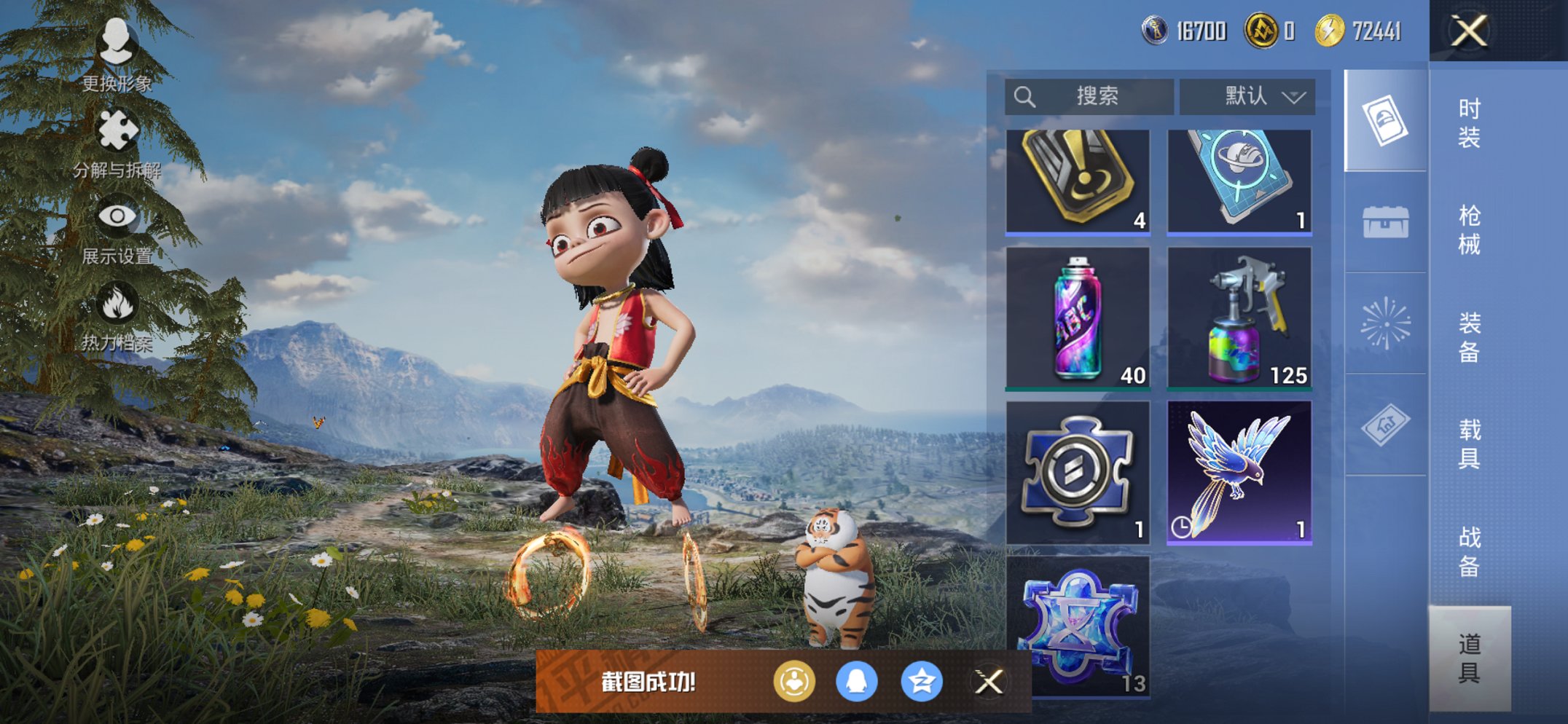Open 分解与拆解 puzzle piece menu
Viewport: 1568px width, 724px height.
click(x=117, y=143)
